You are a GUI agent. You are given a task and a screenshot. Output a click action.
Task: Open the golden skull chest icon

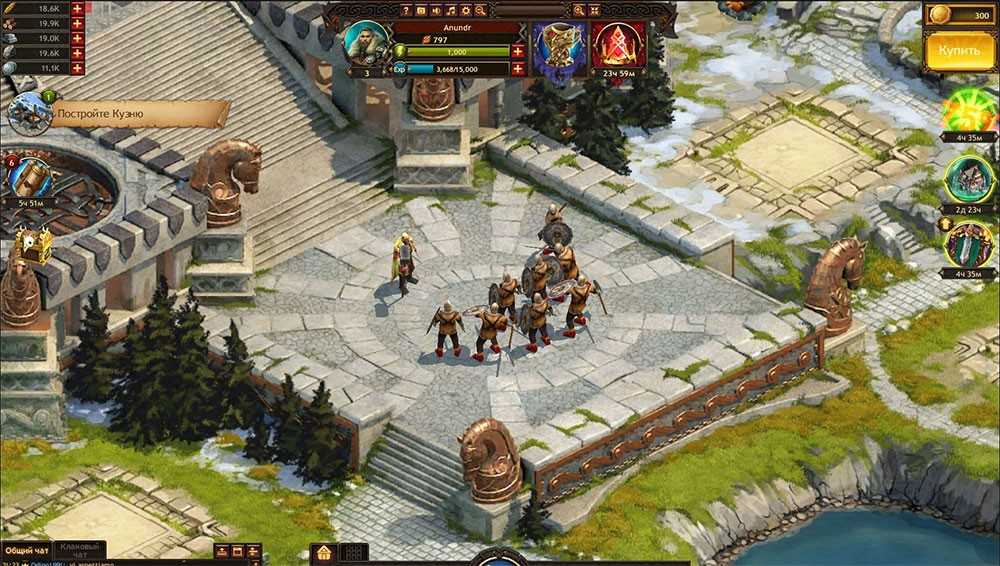(32, 245)
